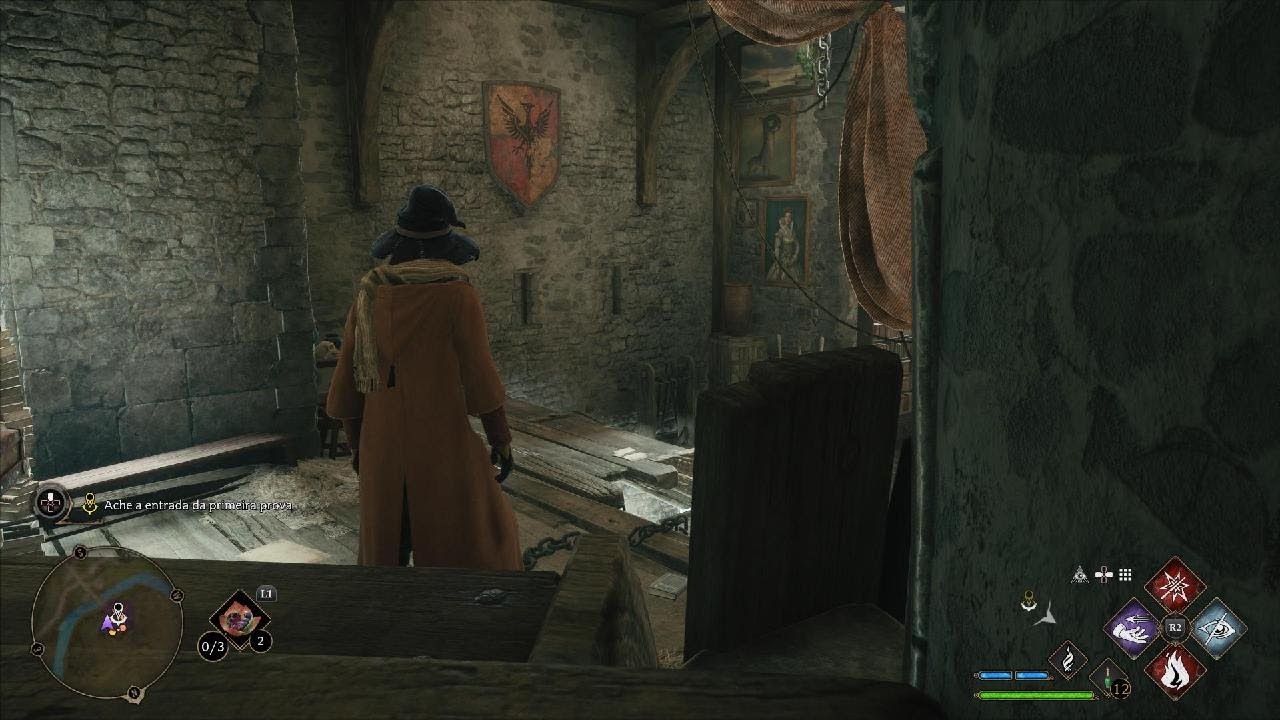Cast the red starburst spell
The height and width of the screenshot is (720, 1280).
click(x=1175, y=585)
